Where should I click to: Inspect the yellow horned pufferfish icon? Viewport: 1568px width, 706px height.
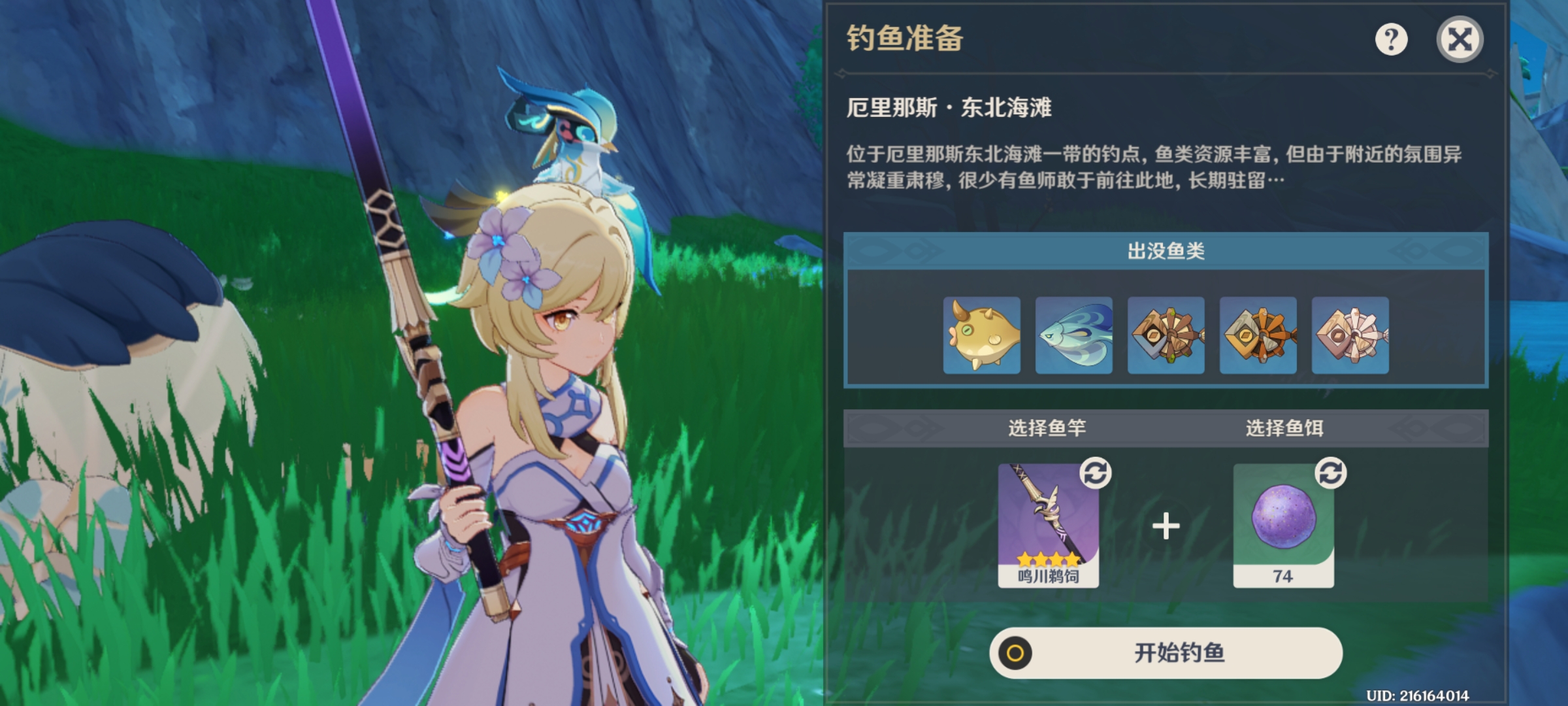[981, 335]
